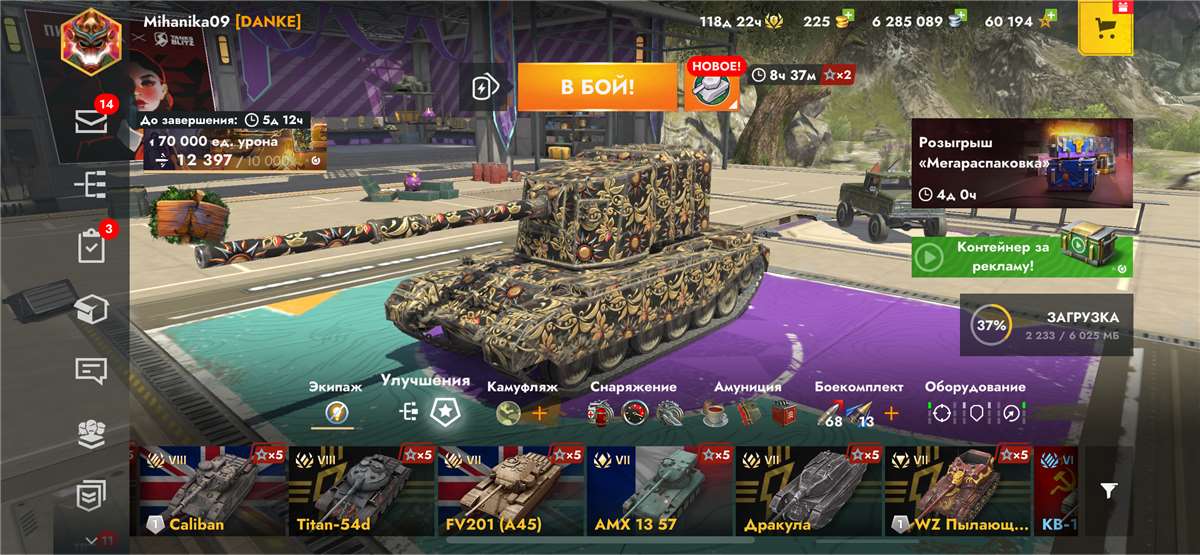
Task: Start a match with the В БОЙ! button
Action: [x=597, y=88]
